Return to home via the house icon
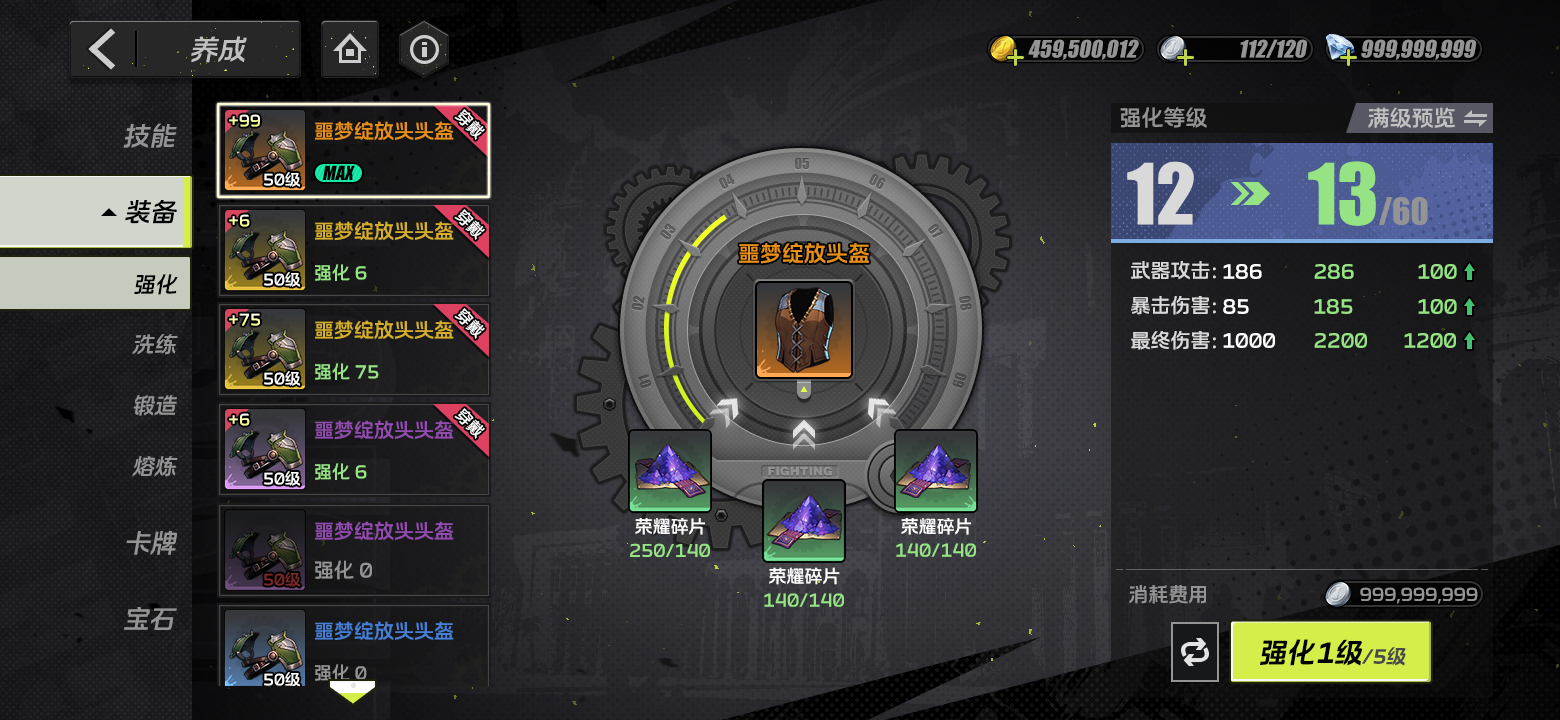The image size is (1560, 720). tap(349, 49)
